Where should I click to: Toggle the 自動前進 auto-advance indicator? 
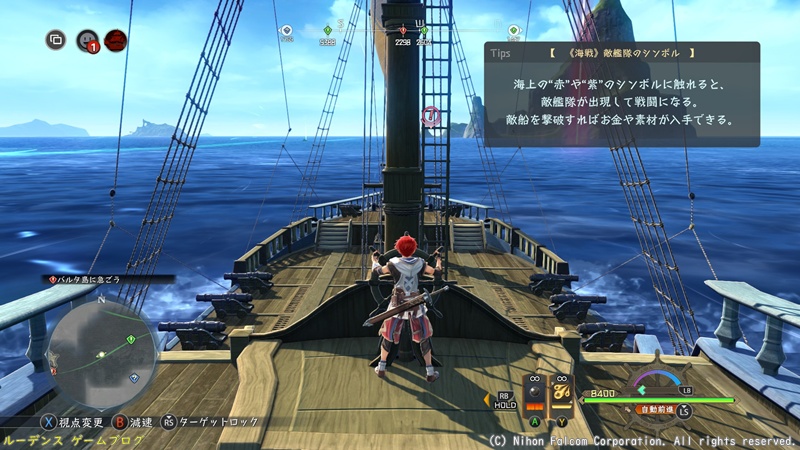click(655, 410)
